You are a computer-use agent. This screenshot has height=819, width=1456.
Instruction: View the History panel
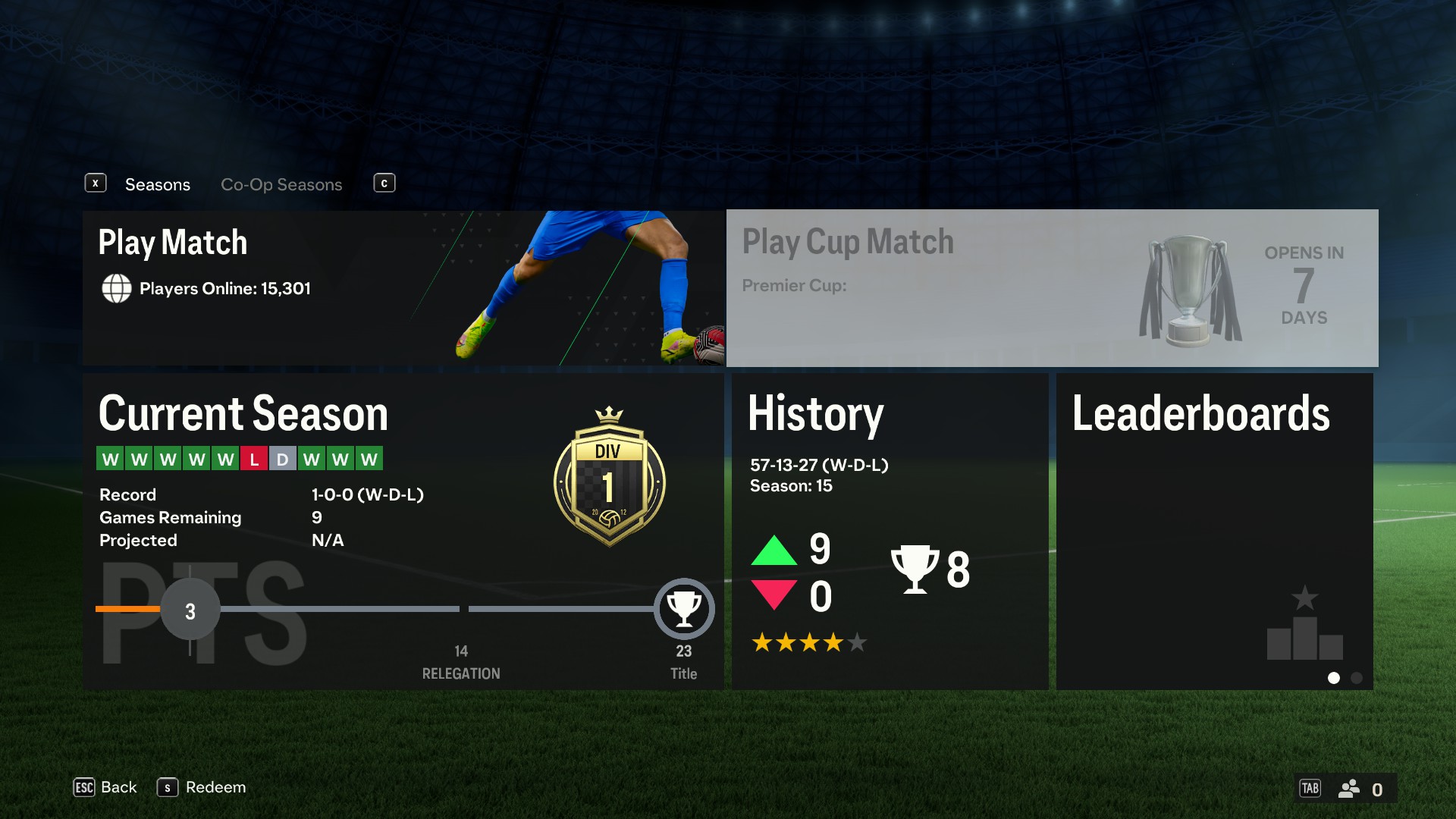[890, 531]
